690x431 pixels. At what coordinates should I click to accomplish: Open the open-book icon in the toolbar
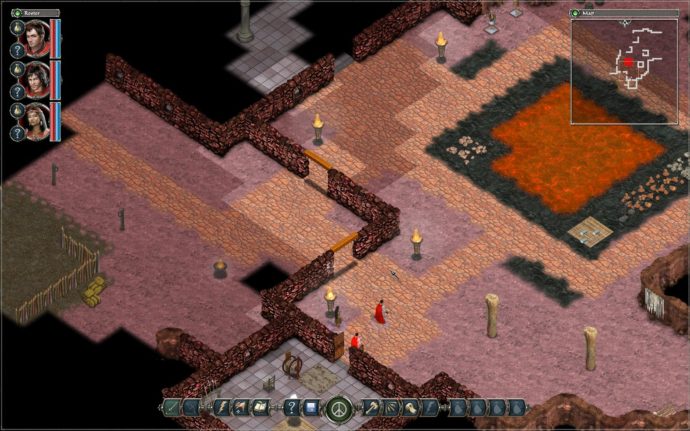[x=260, y=407]
